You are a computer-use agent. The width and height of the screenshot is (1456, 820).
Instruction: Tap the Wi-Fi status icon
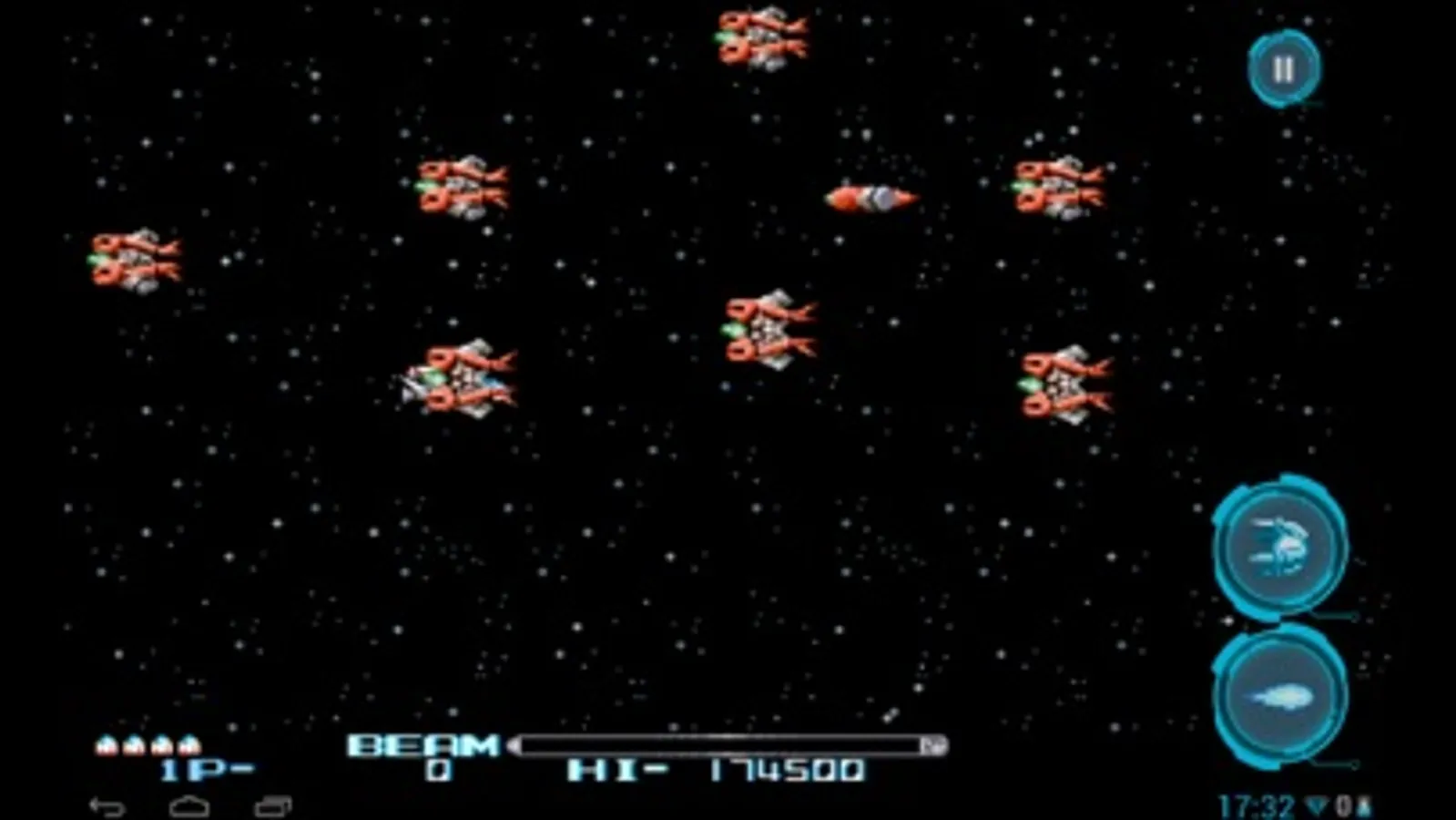click(x=1314, y=805)
